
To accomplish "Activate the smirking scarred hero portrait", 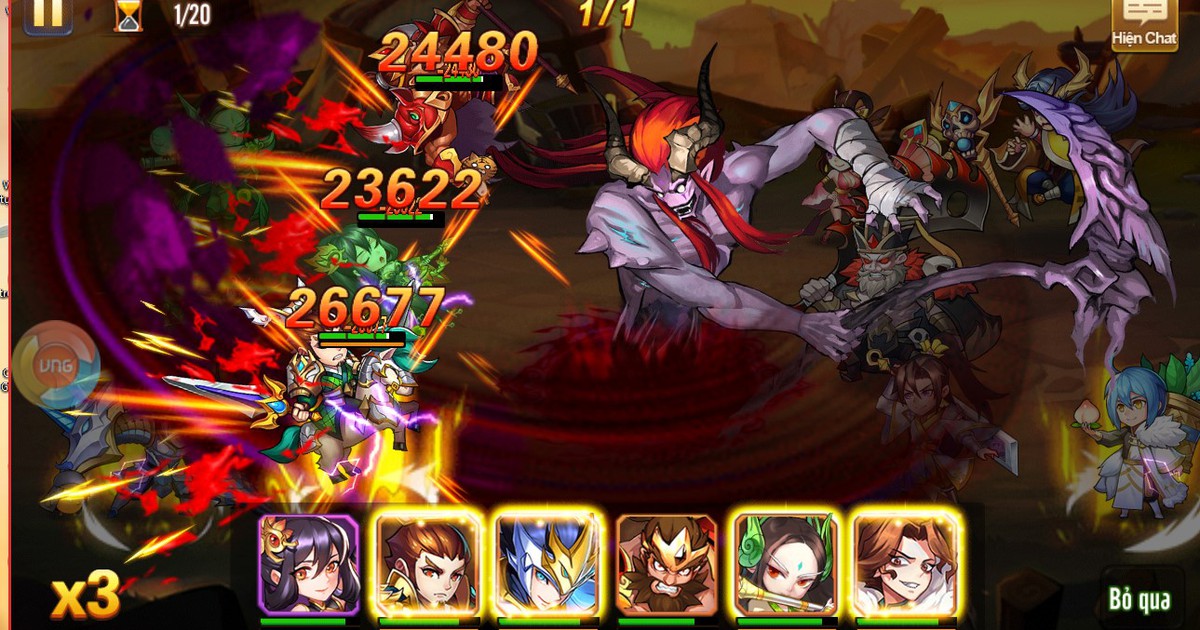I will click(904, 565).
